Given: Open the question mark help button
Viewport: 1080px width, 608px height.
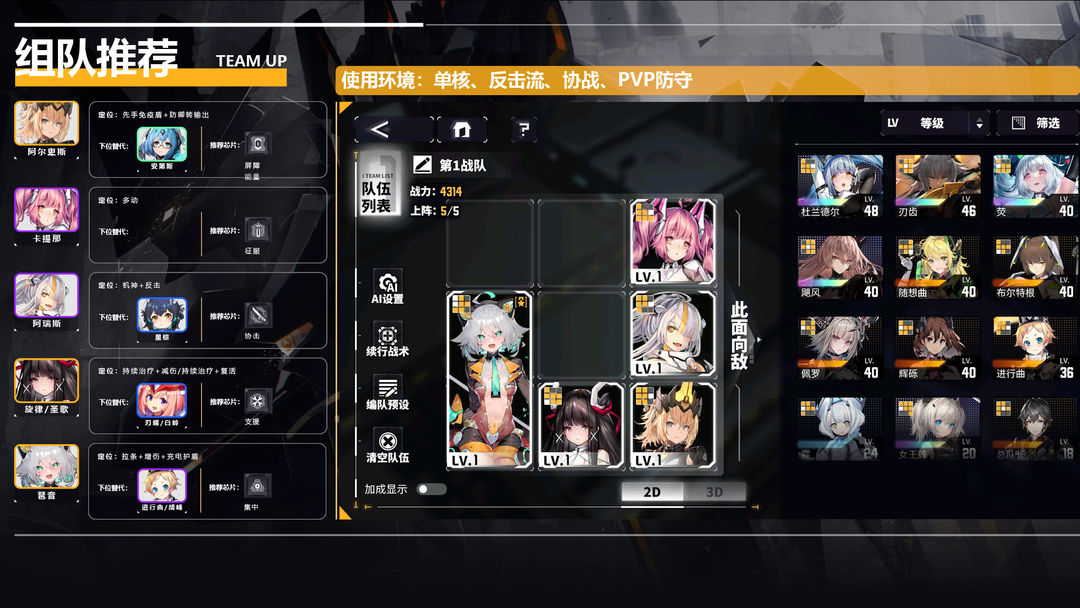Looking at the screenshot, I should click(x=523, y=129).
